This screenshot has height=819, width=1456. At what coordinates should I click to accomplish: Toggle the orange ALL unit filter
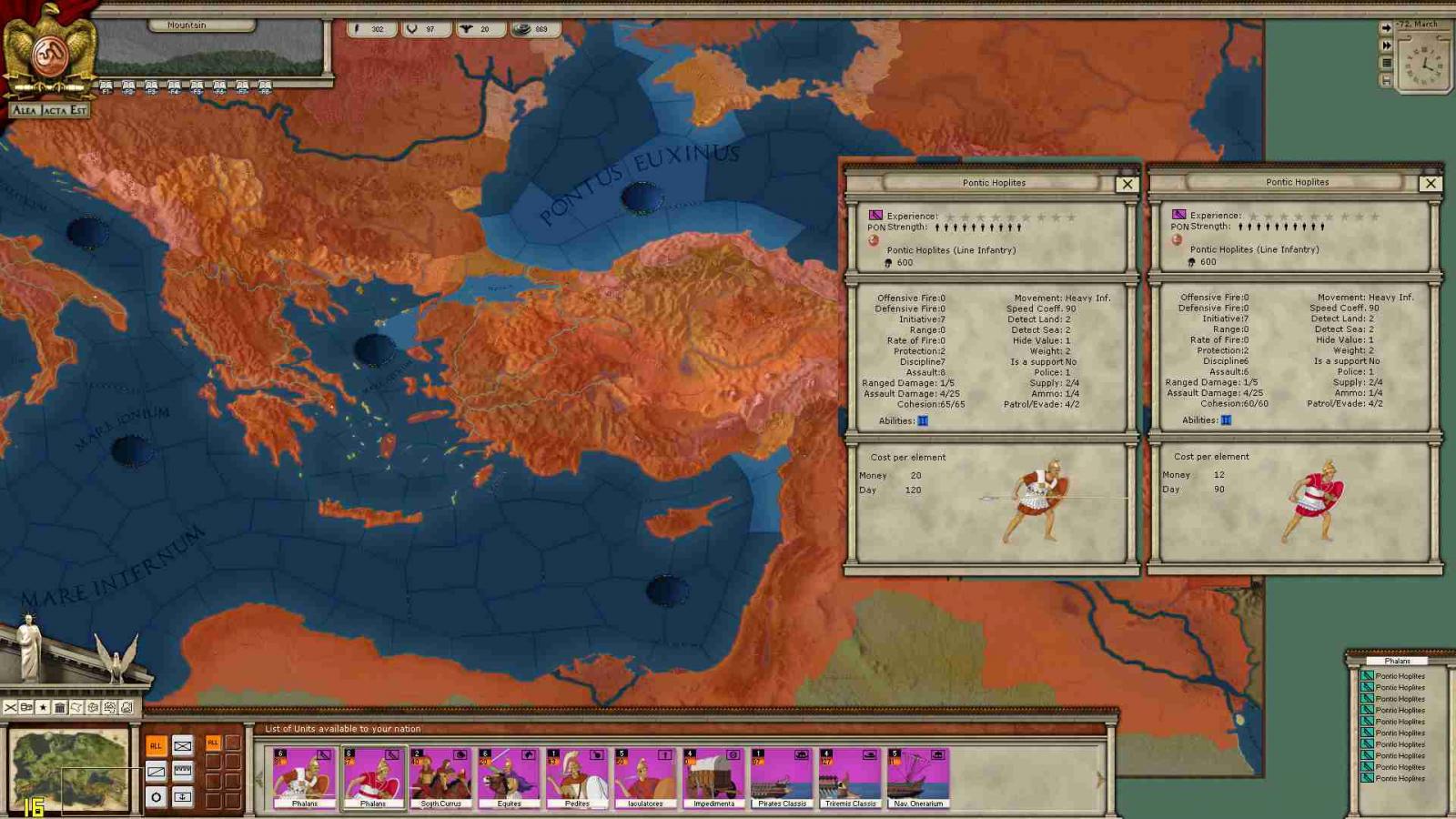coord(156,745)
